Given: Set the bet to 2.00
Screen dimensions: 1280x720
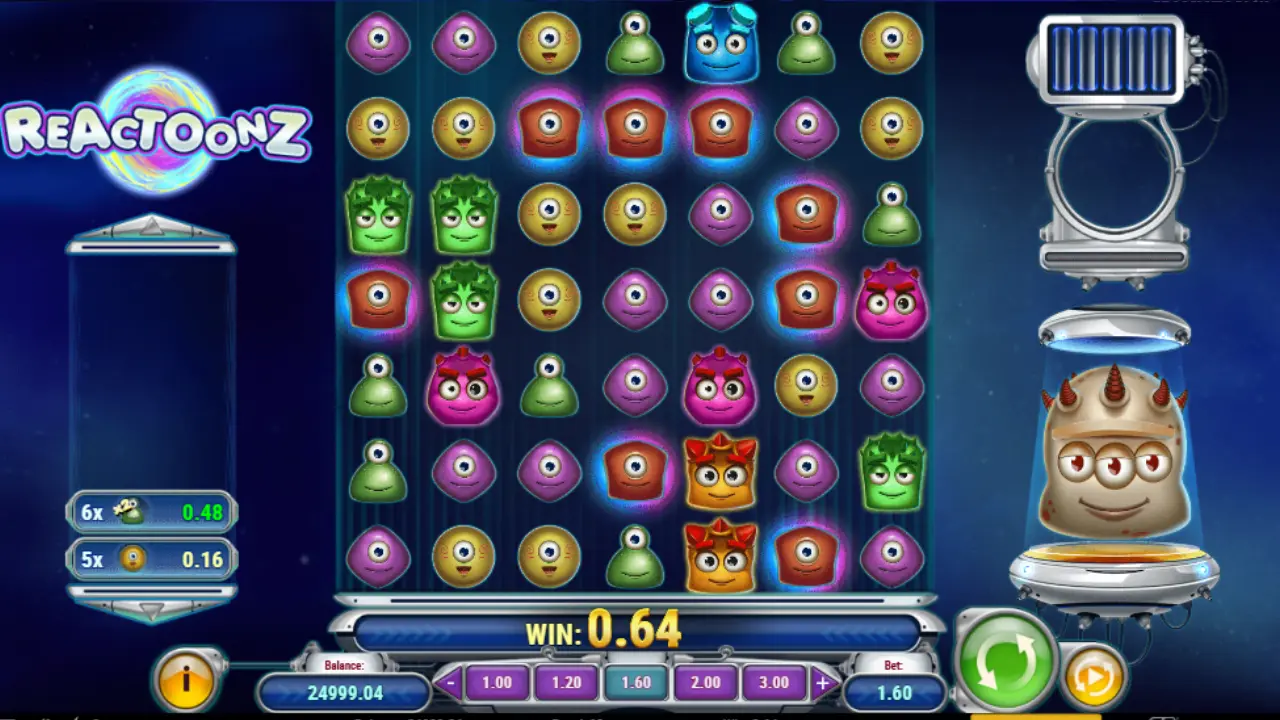Looking at the screenshot, I should [705, 683].
